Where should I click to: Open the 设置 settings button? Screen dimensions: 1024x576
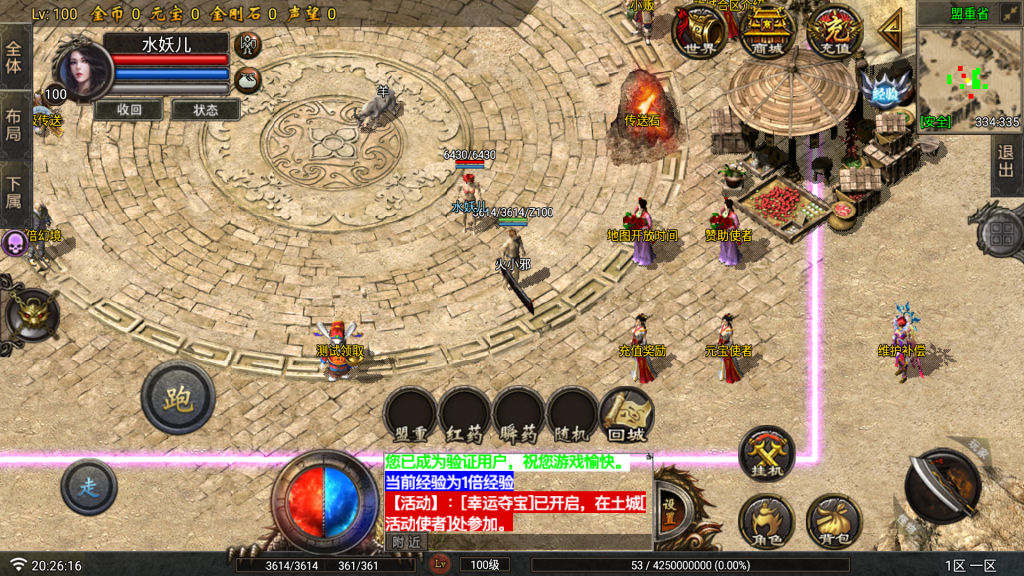670,505
